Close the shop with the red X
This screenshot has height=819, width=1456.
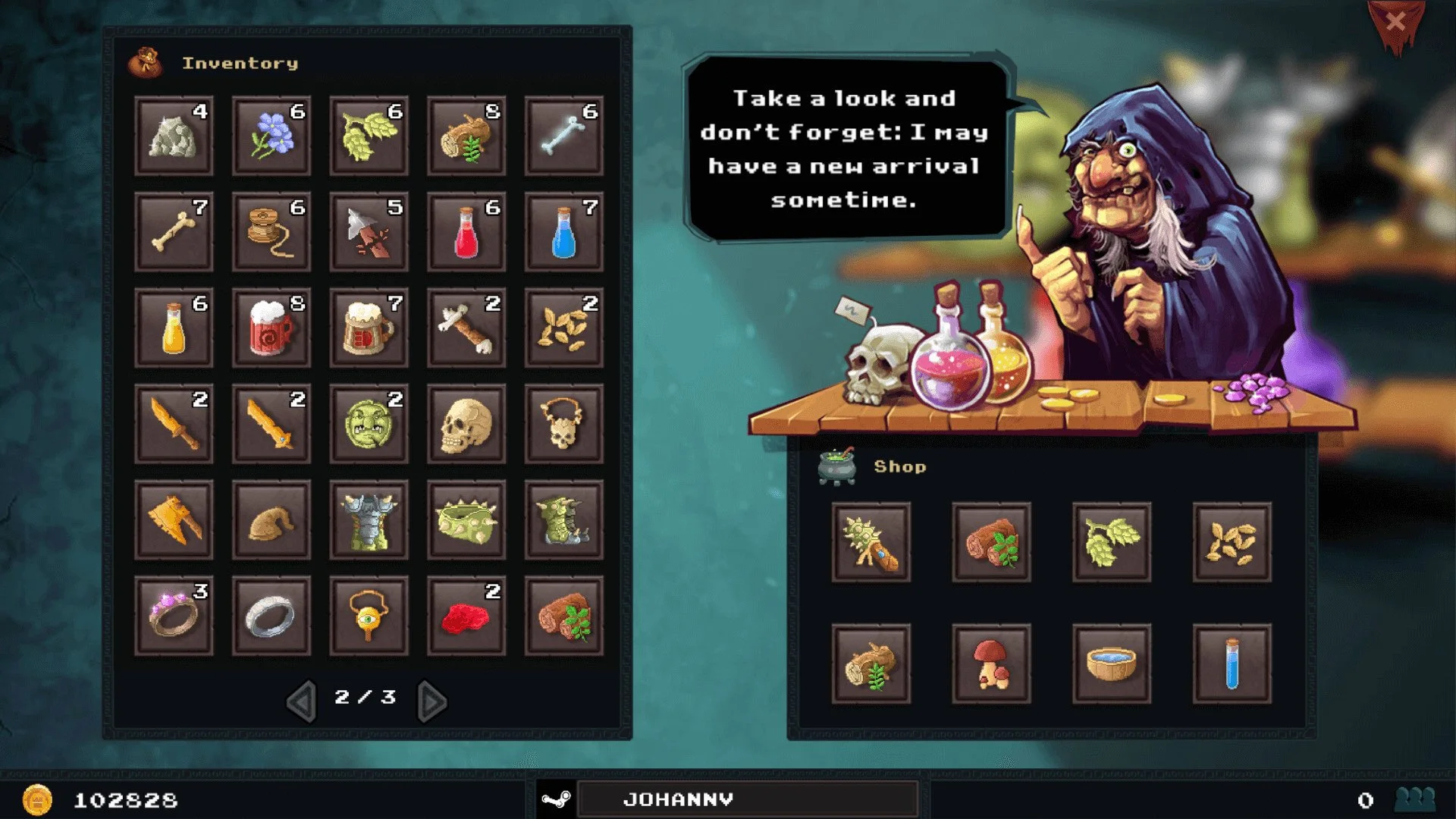(x=1395, y=22)
